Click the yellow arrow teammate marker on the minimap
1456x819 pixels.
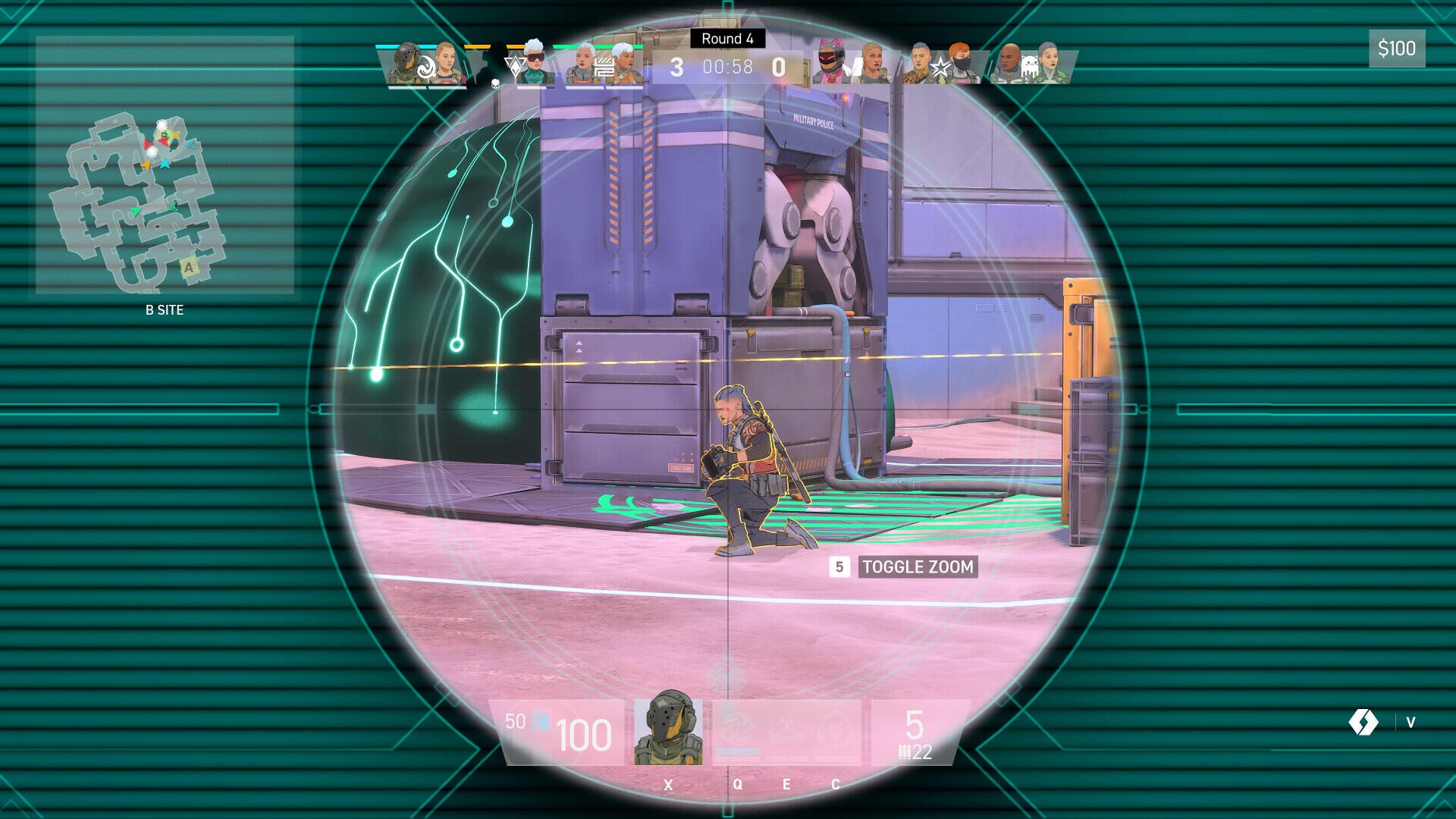click(146, 165)
